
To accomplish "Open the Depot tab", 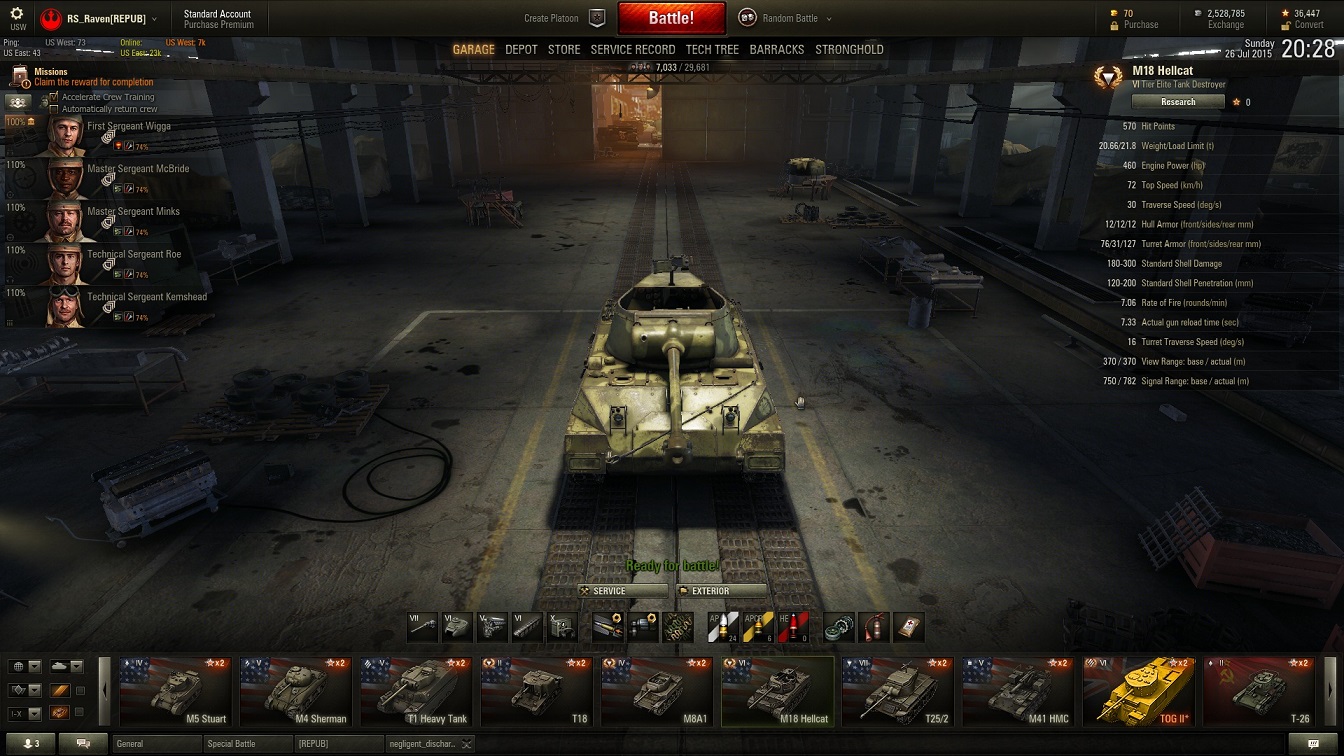I will [521, 49].
